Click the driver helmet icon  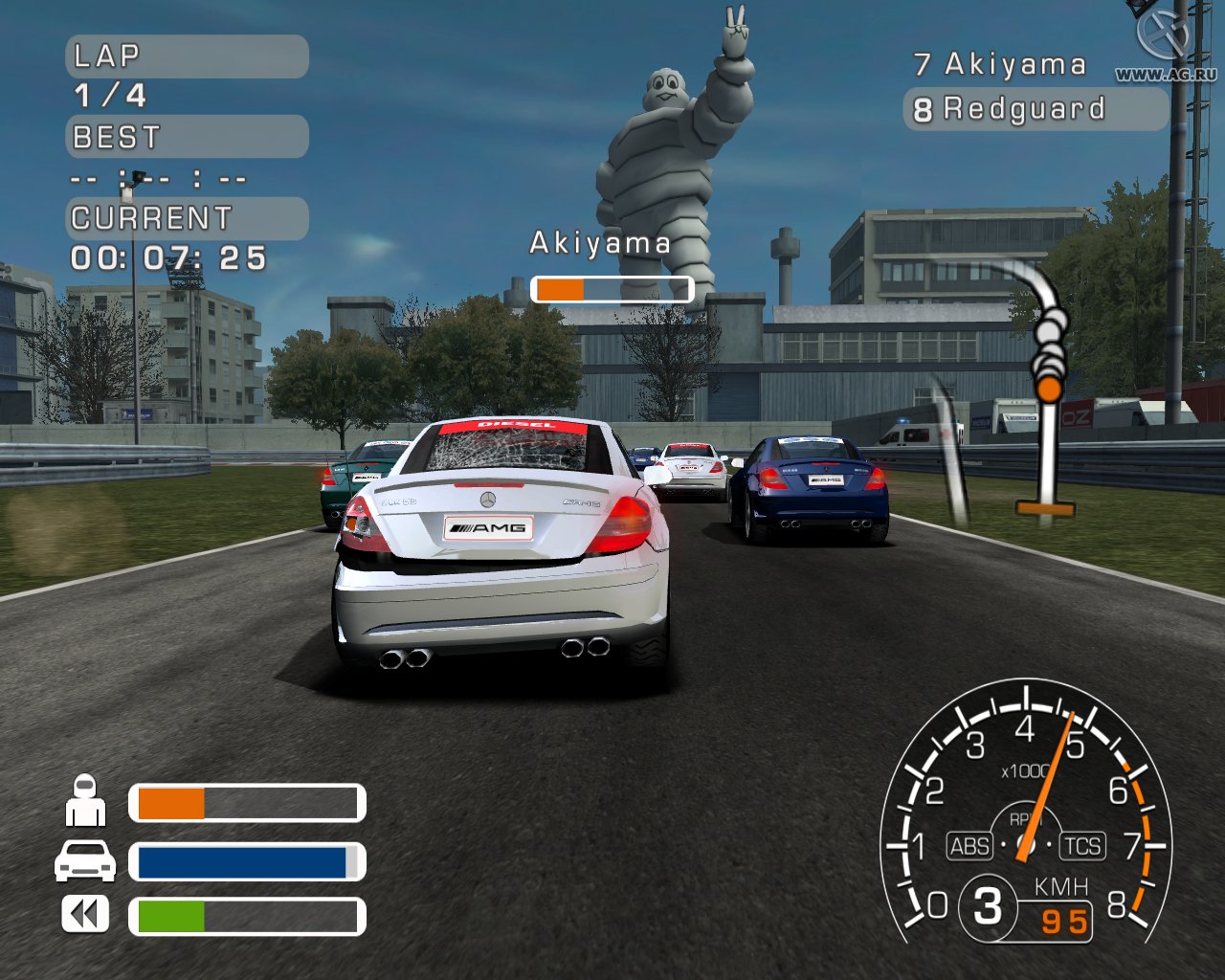[x=85, y=801]
